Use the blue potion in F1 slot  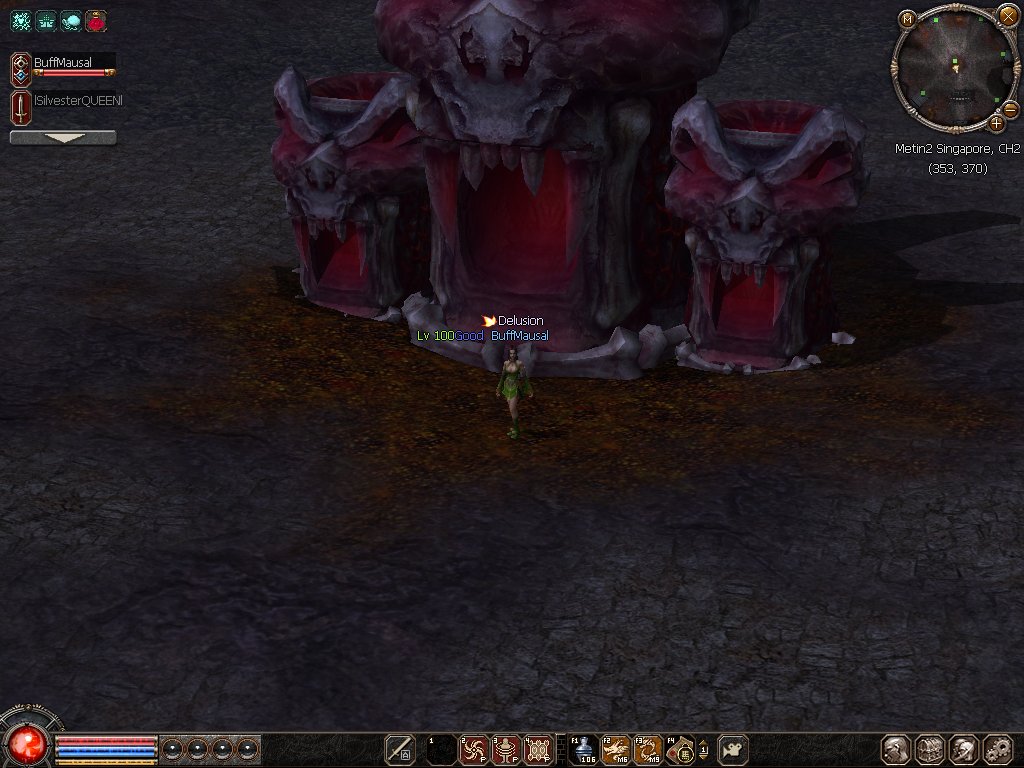pos(584,749)
